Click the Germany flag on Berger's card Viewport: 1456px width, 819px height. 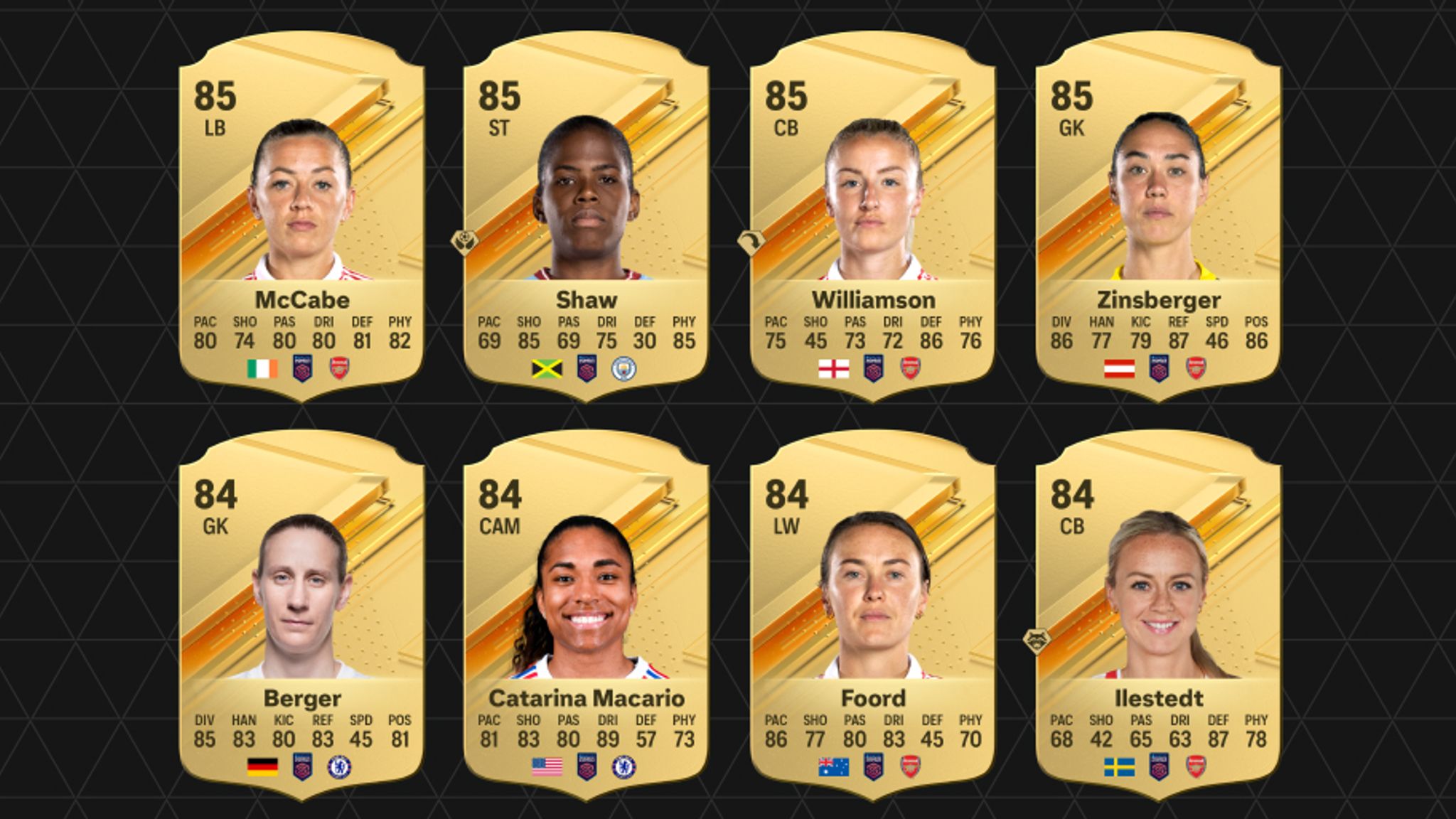(x=262, y=765)
